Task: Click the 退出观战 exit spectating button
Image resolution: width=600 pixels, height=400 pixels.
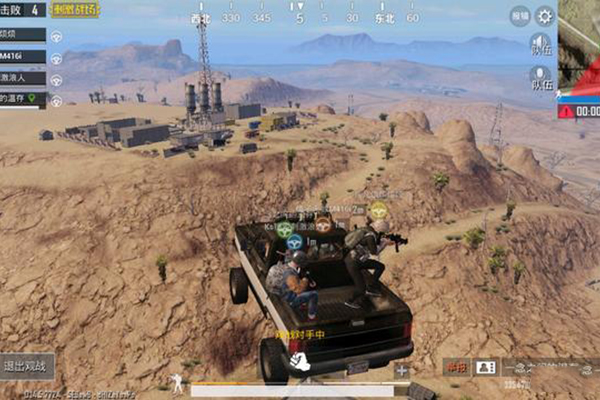Action: [x=27, y=365]
